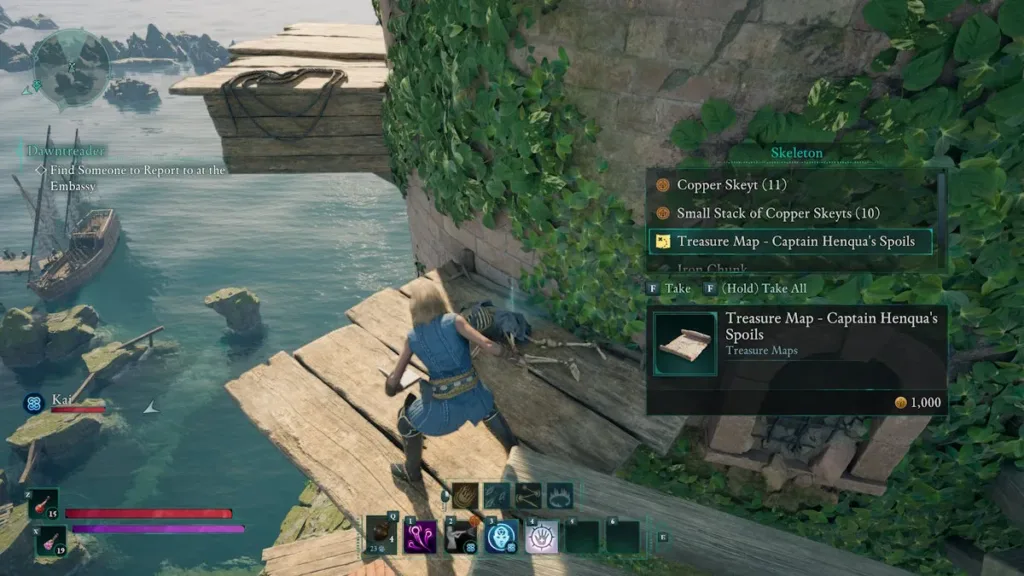Select the crossed wands ability icon
The height and width of the screenshot is (576, 1024).
coord(529,495)
